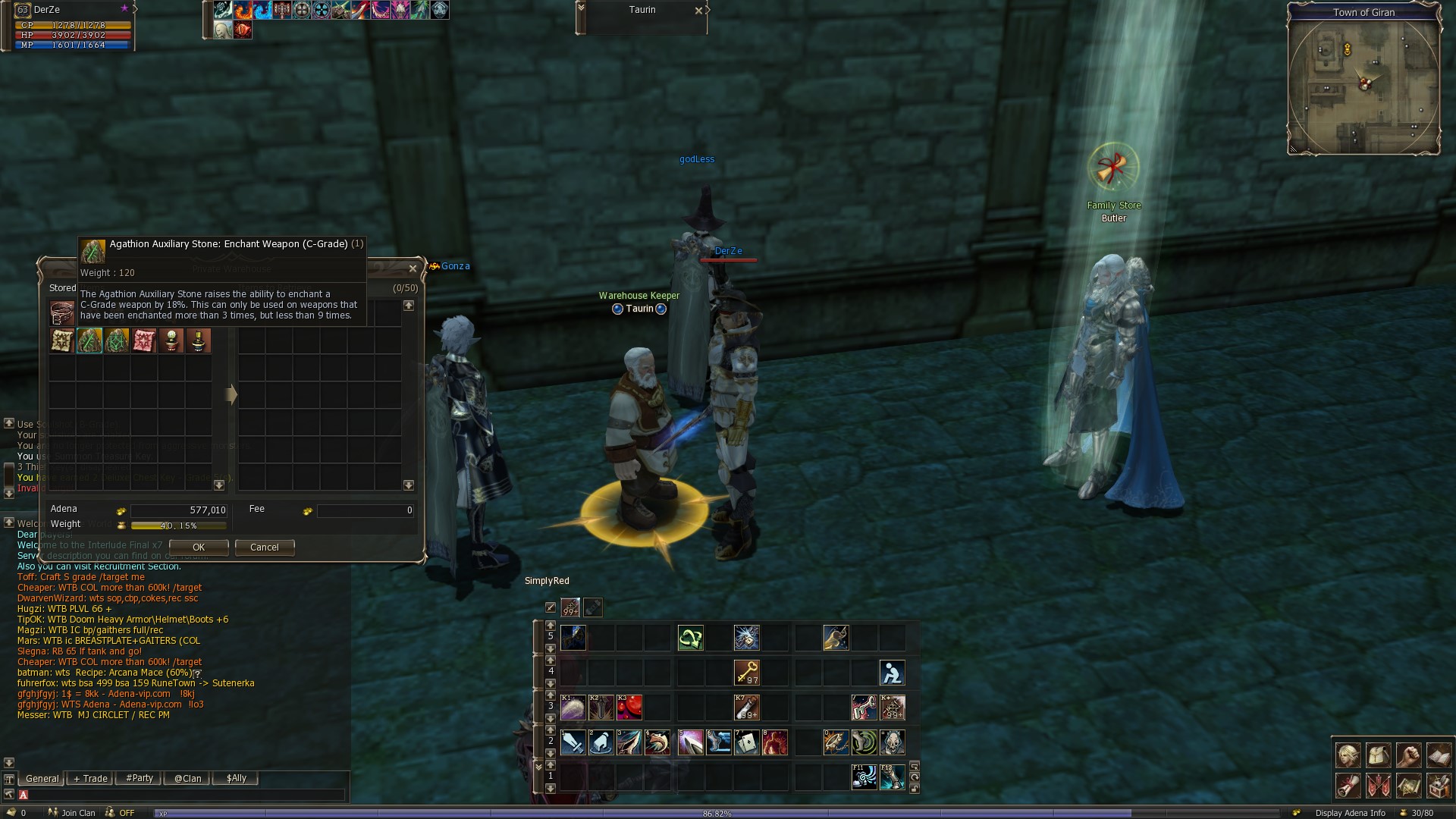Switch to the +Trade chat tab
This screenshot has height=819, width=1456.
[x=90, y=778]
